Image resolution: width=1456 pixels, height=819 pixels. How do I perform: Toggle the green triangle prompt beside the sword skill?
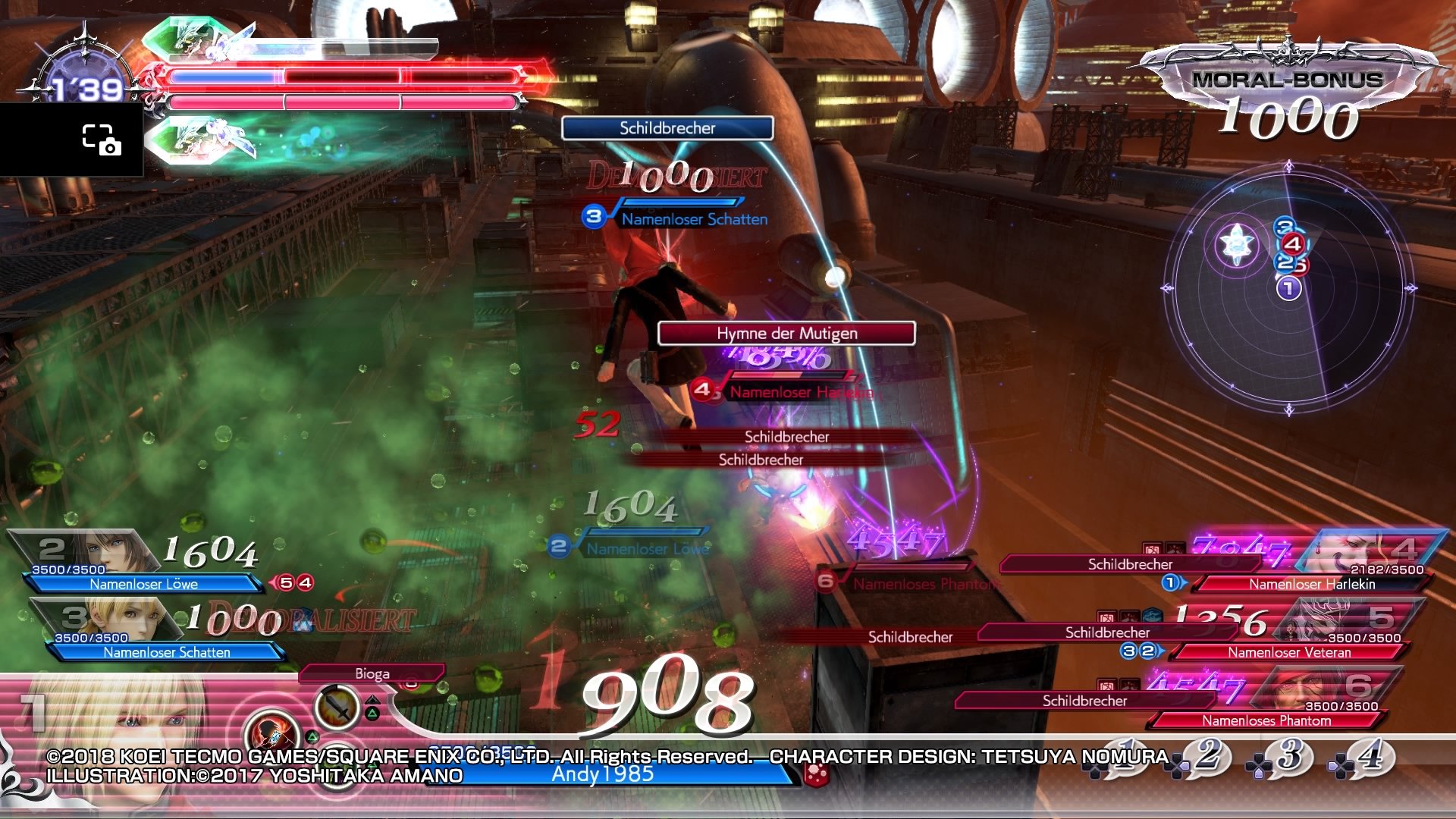[373, 713]
